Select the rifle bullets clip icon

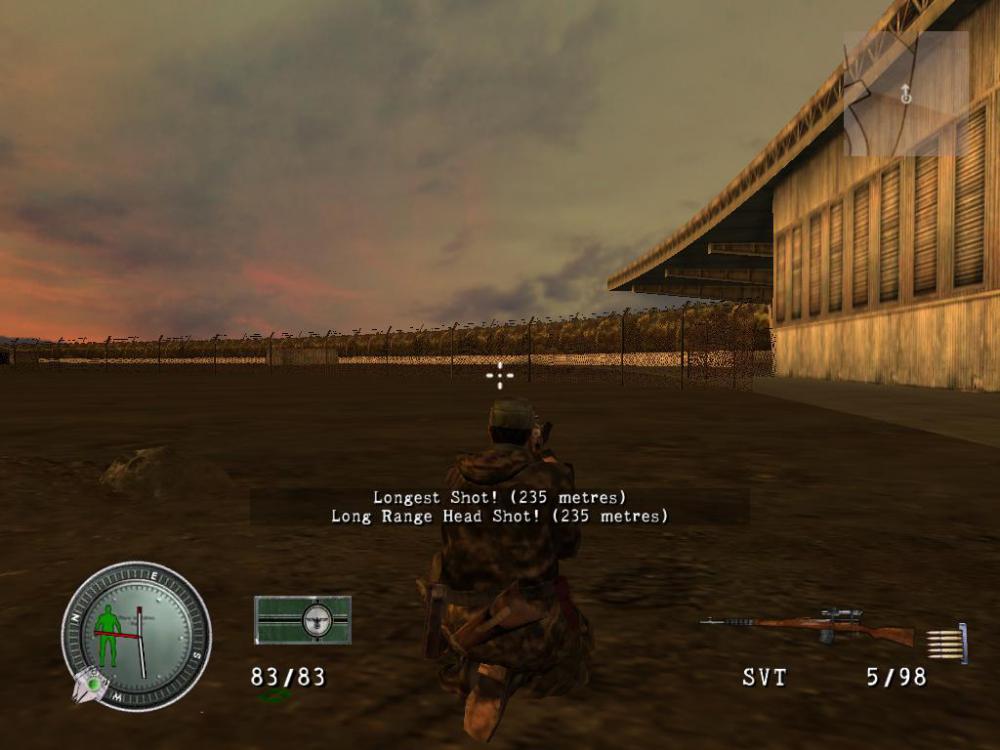946,642
